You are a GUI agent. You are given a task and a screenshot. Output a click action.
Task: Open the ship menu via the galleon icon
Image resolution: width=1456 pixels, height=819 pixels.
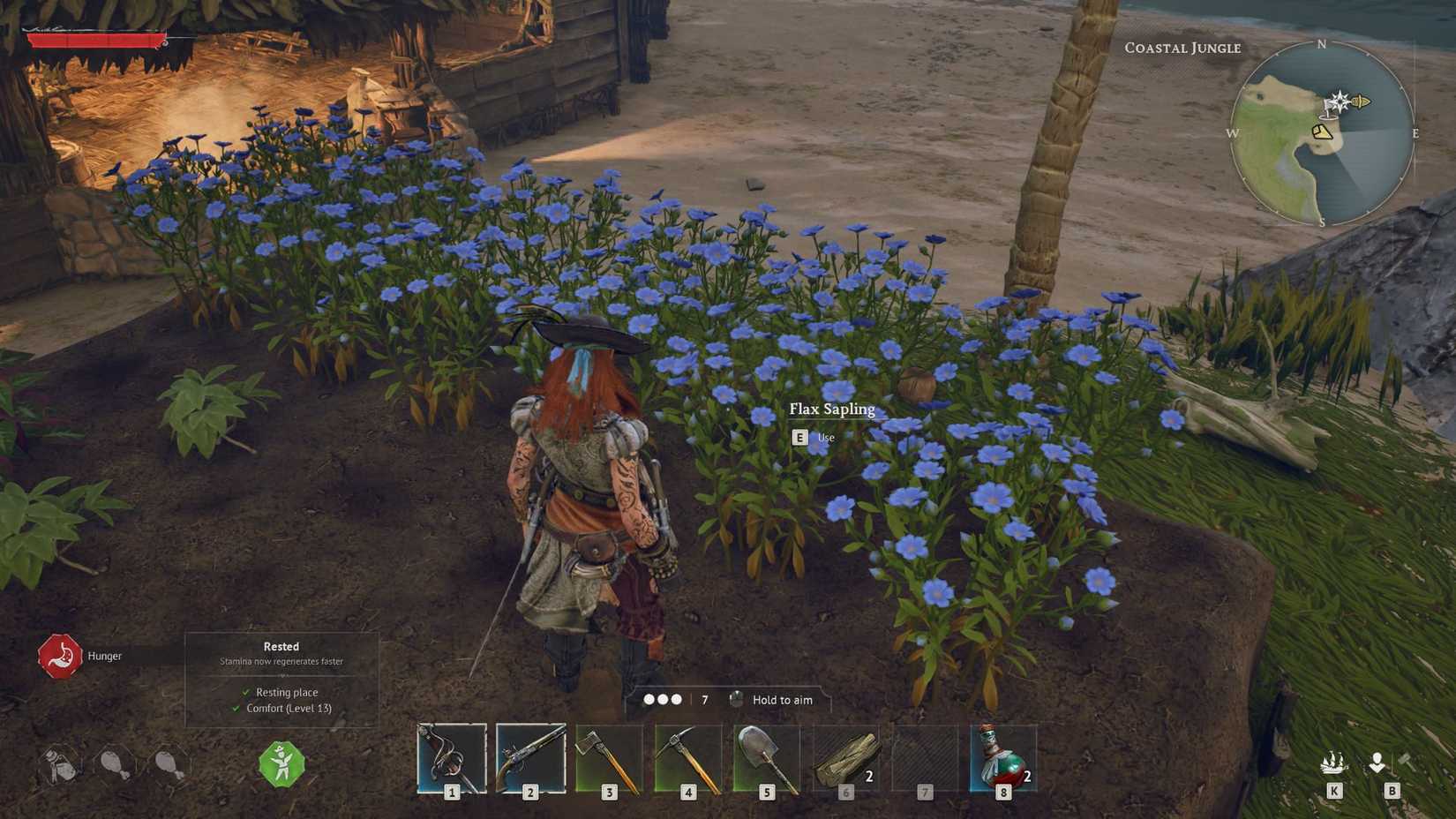point(1333,766)
